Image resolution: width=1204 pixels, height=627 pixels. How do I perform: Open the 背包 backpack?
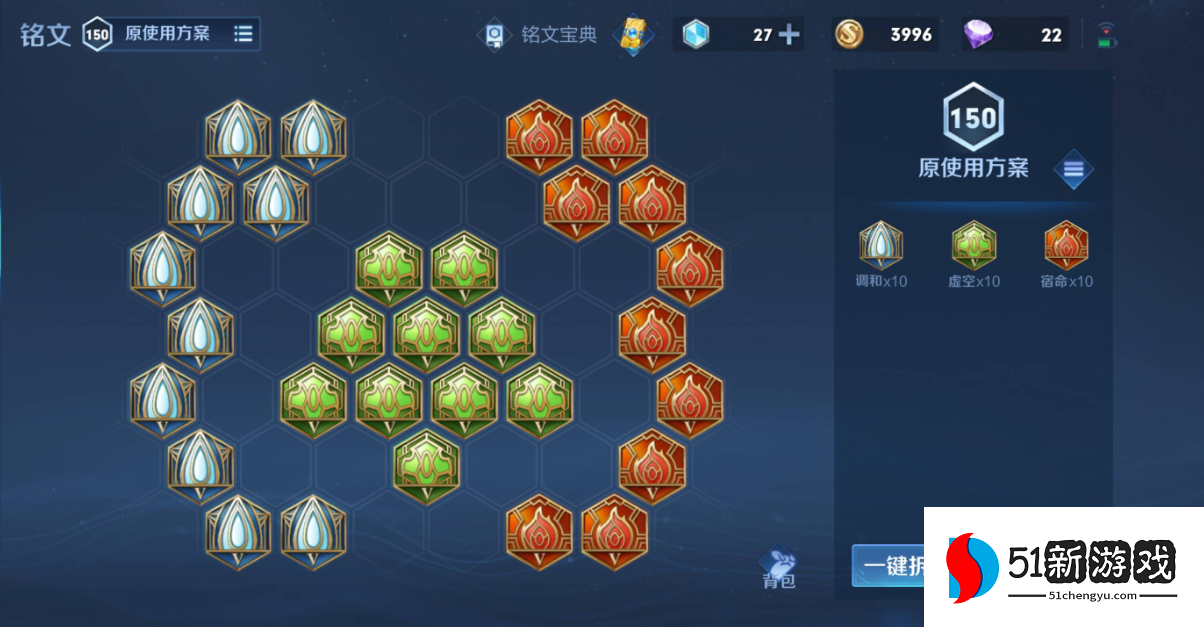point(778,568)
